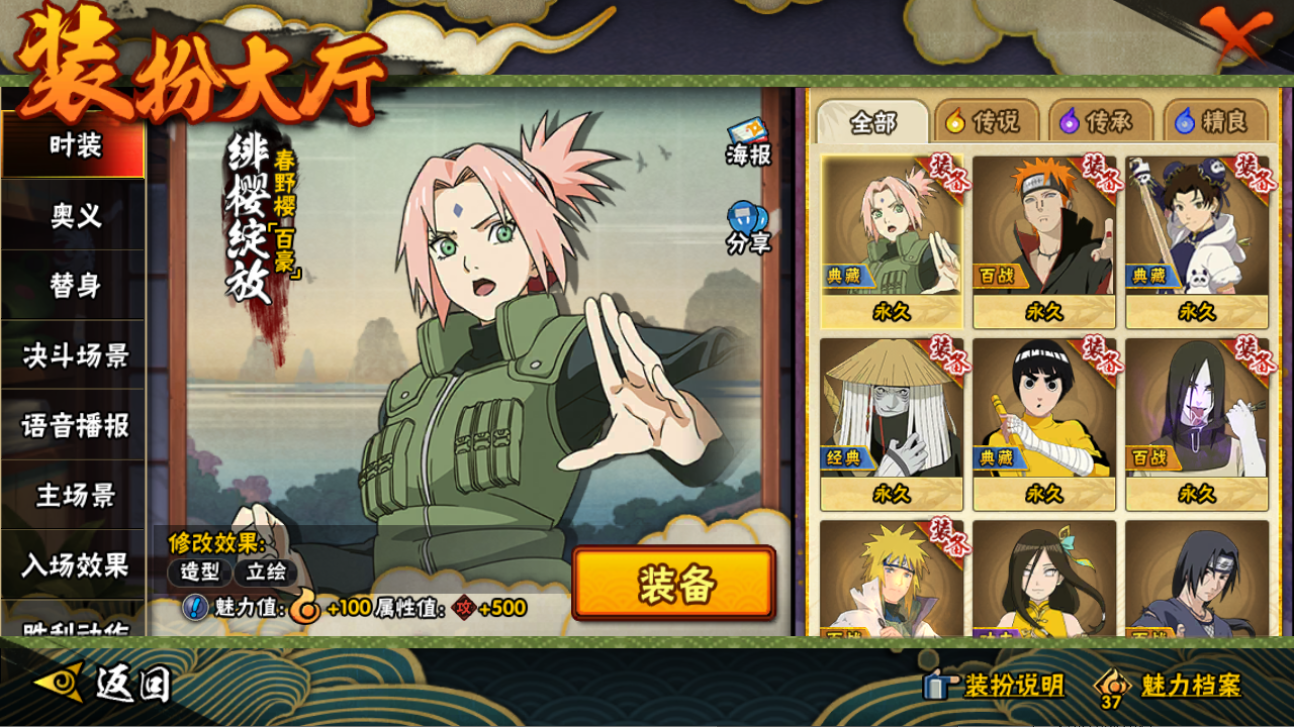This screenshot has width=1294, height=727.
Task: Choose the orange-haired Pain costume thumbnail
Action: pyautogui.click(x=1043, y=240)
